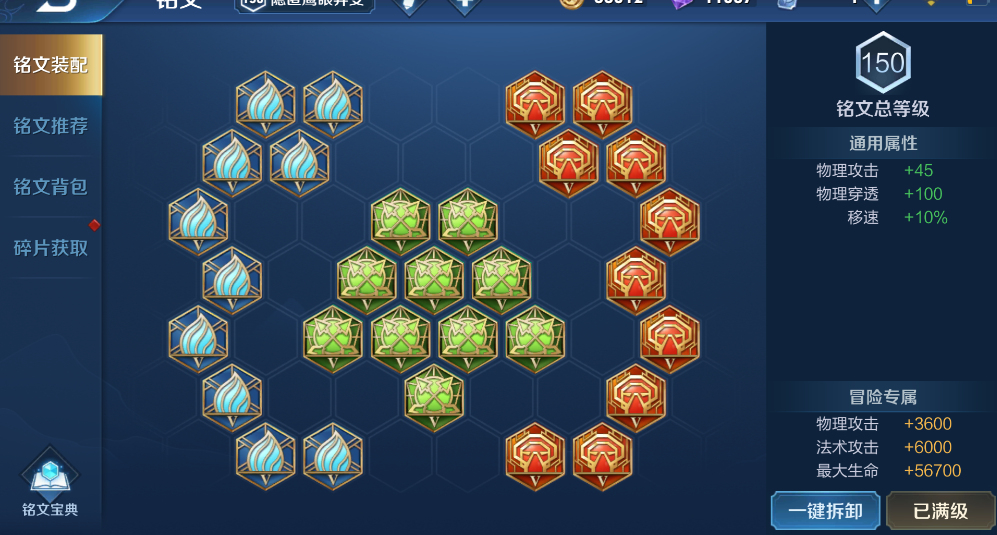The image size is (997, 535).
Task: Open the 铭文宝典 book icon
Action: (50, 487)
